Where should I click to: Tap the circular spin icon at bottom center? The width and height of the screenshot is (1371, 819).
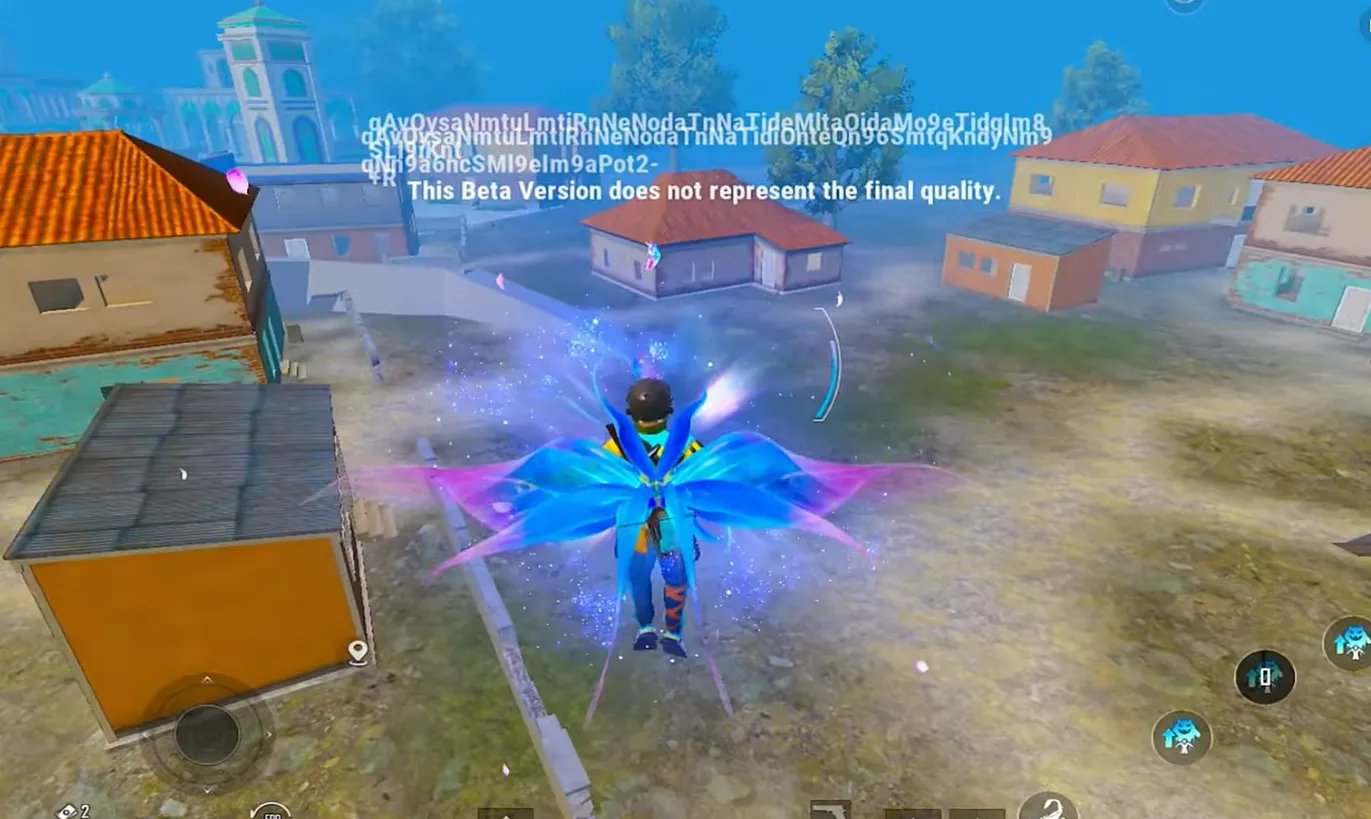coord(270,813)
